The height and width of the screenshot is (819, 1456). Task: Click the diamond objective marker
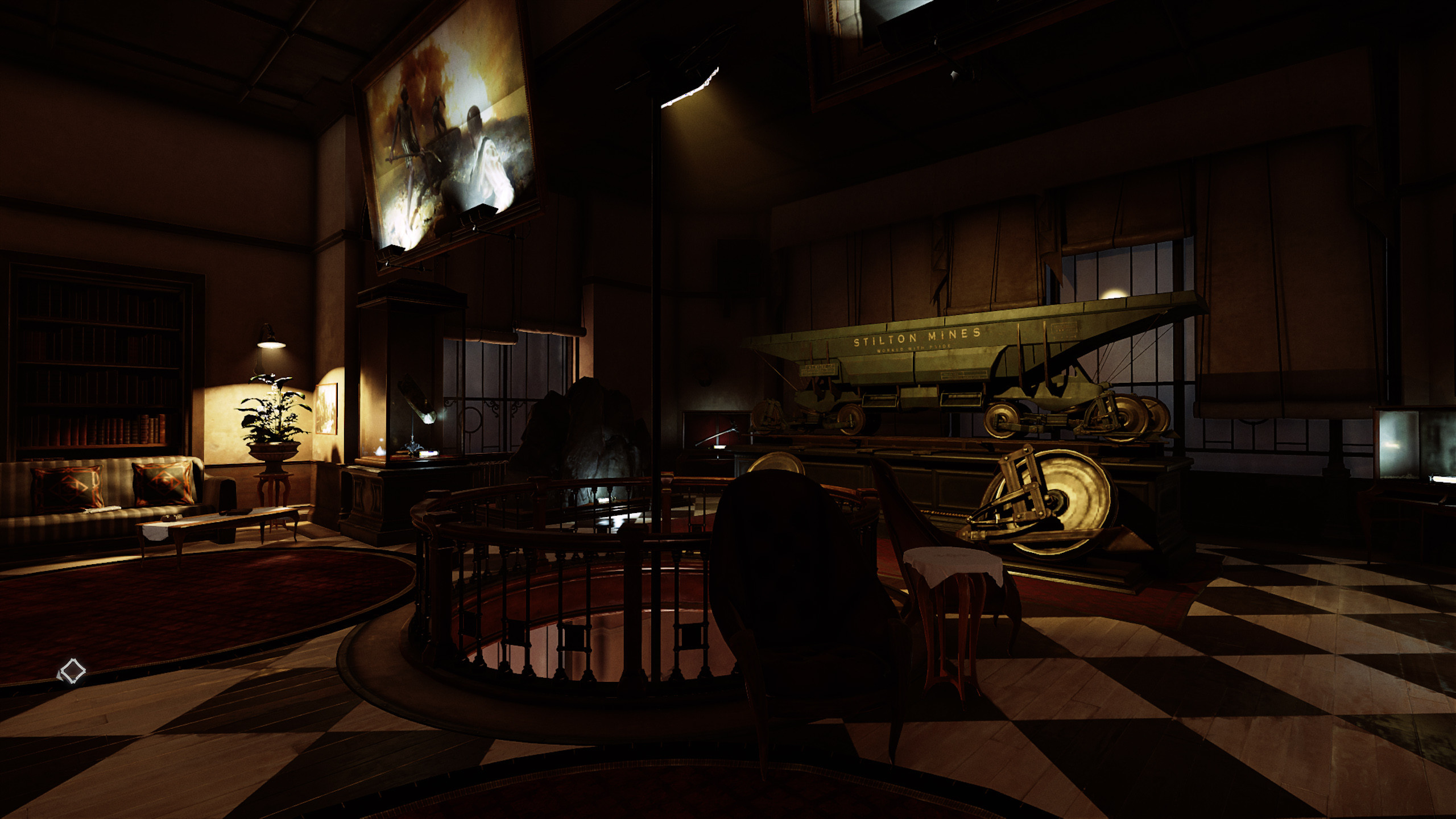(72, 671)
